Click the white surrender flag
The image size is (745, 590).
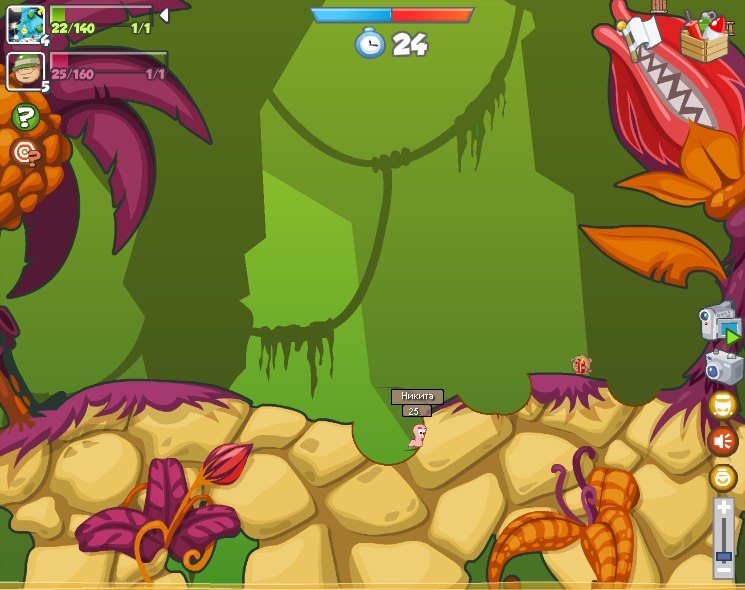(x=641, y=35)
